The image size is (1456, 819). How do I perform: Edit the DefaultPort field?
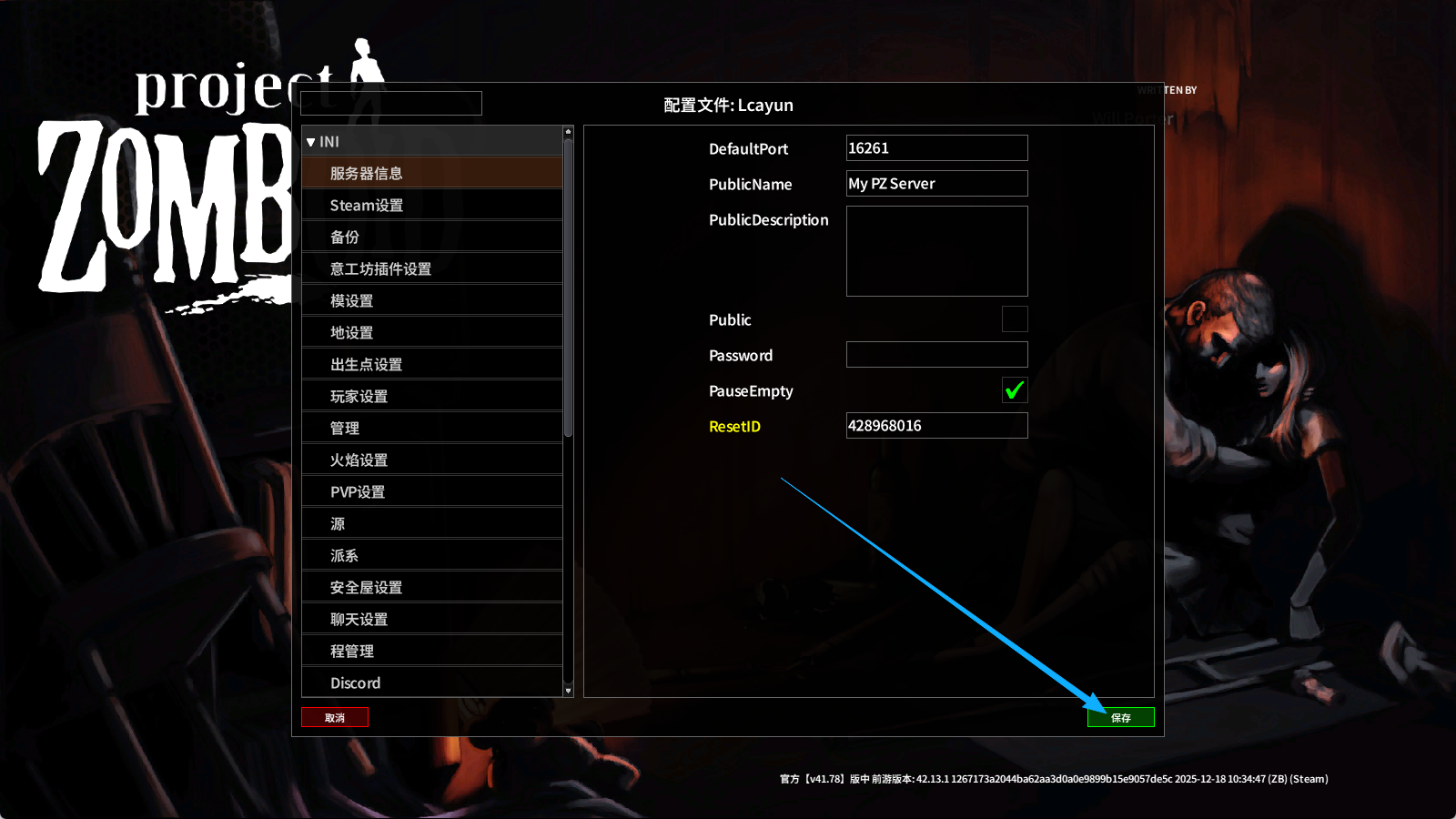[936, 147]
